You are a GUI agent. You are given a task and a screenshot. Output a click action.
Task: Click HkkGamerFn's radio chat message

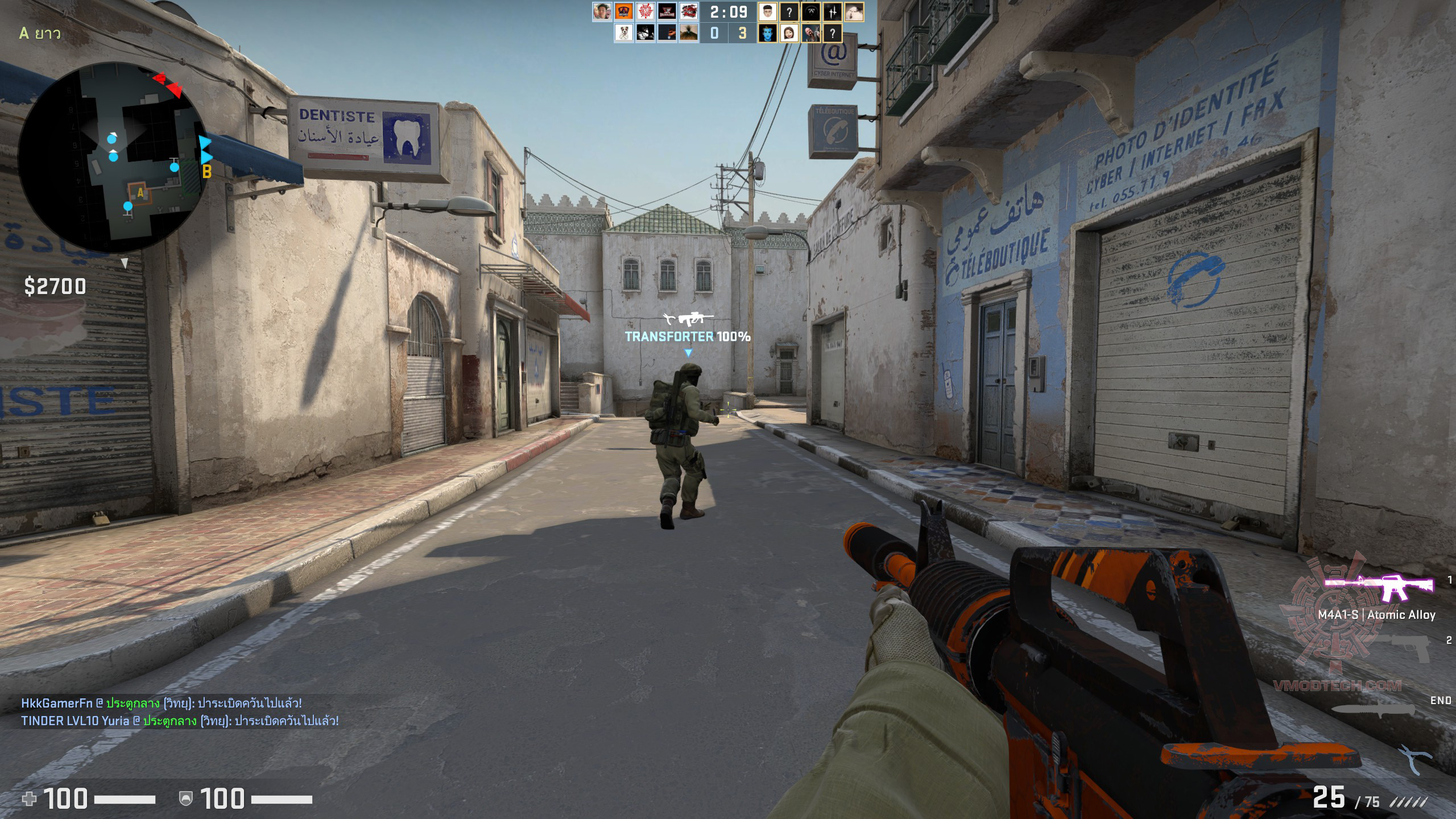pyautogui.click(x=162, y=703)
